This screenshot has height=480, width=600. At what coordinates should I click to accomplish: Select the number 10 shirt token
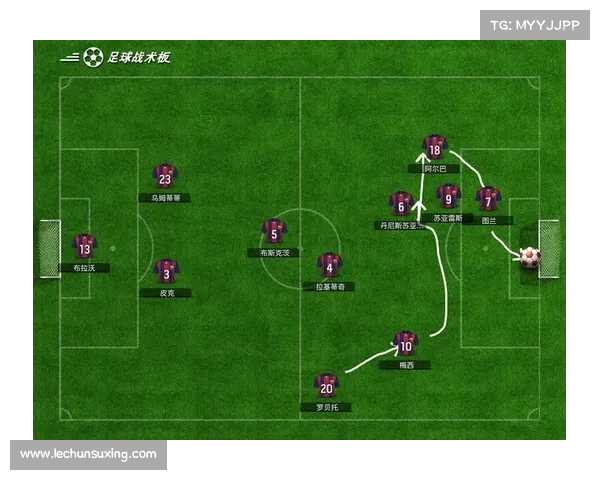pyautogui.click(x=405, y=344)
